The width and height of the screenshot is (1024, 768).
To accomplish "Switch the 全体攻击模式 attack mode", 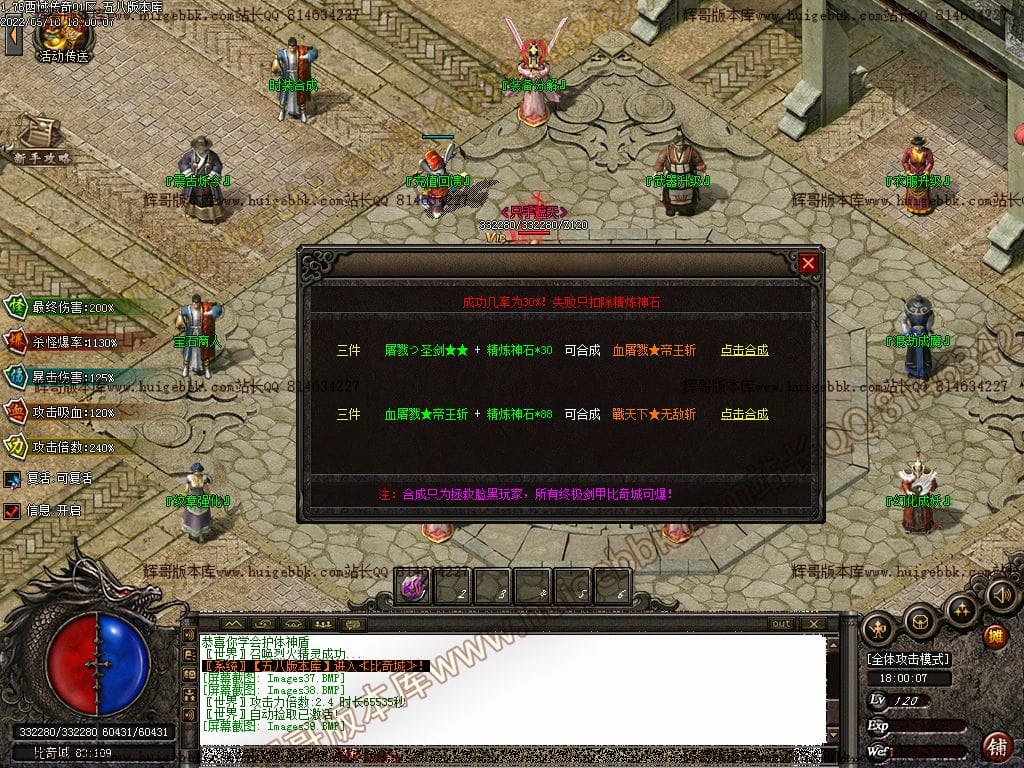I will [x=909, y=660].
